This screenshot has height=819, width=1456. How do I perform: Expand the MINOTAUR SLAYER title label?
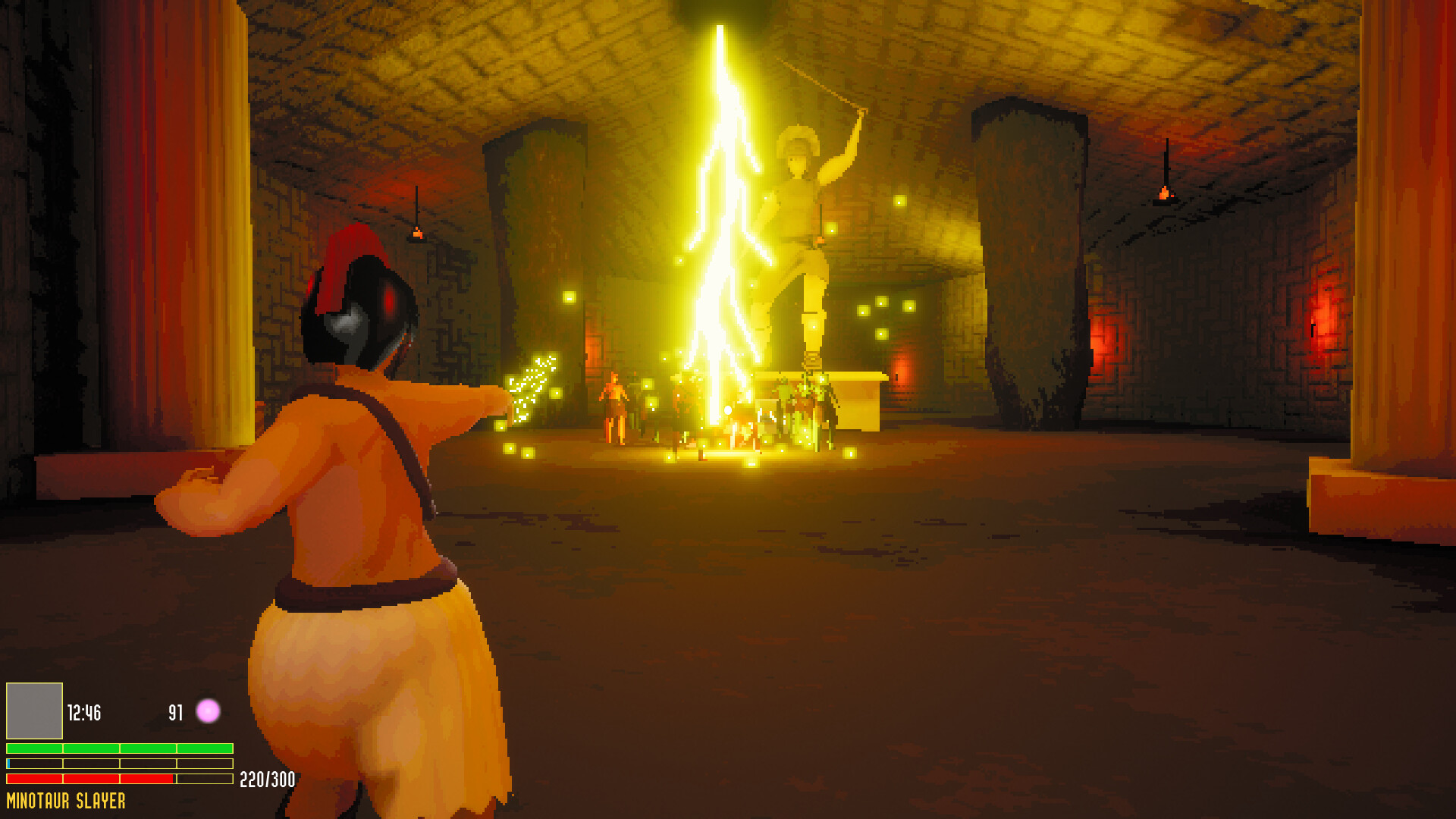click(64, 799)
